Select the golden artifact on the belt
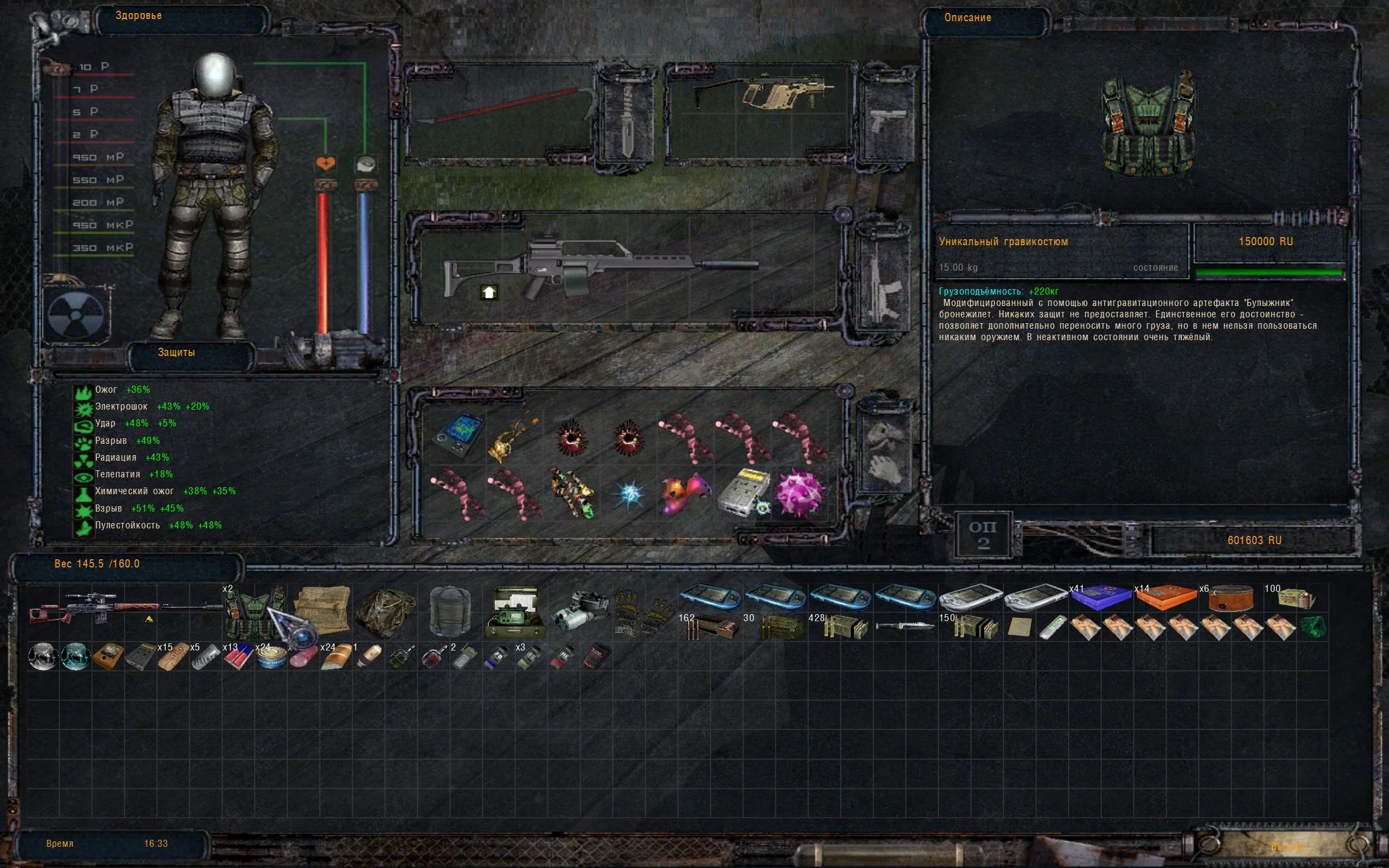This screenshot has width=1389, height=868. [513, 436]
